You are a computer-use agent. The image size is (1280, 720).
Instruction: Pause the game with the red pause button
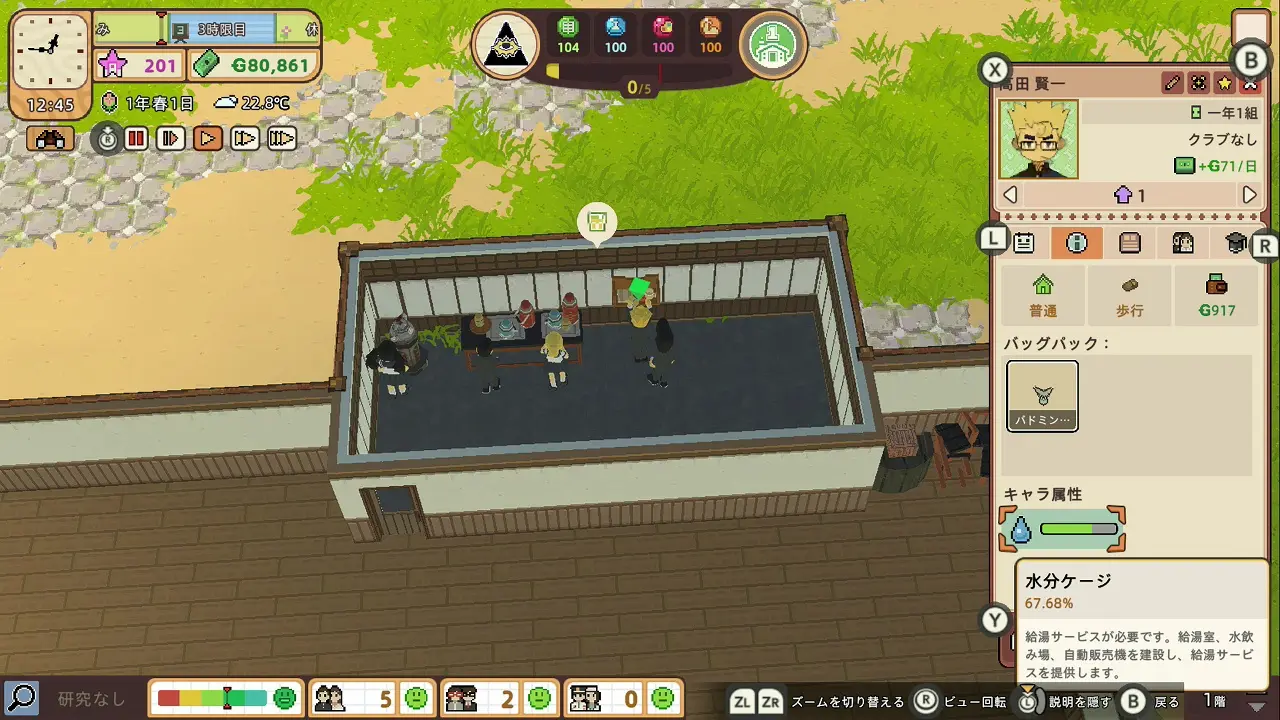click(136, 139)
